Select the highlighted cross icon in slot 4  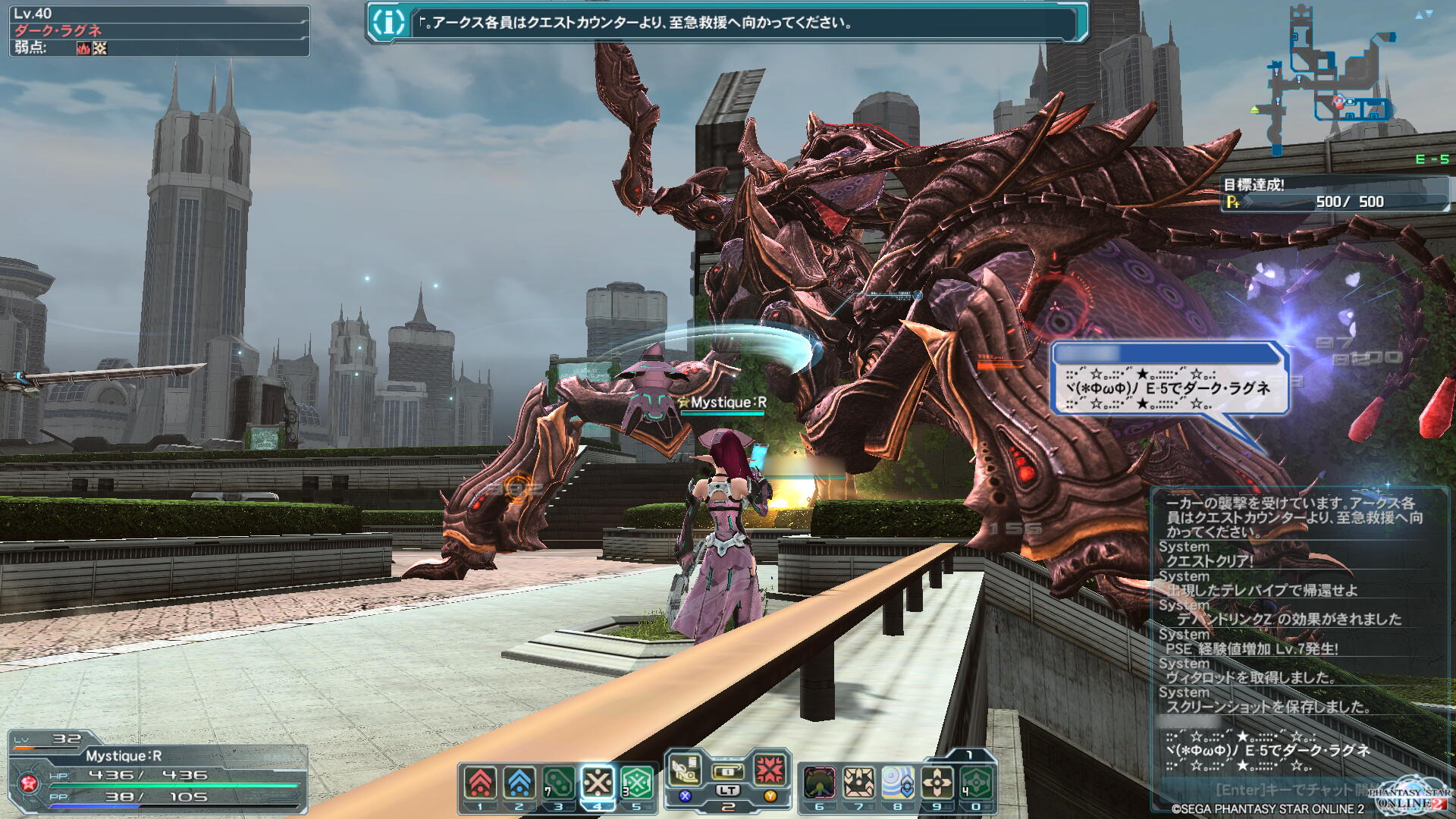[598, 783]
